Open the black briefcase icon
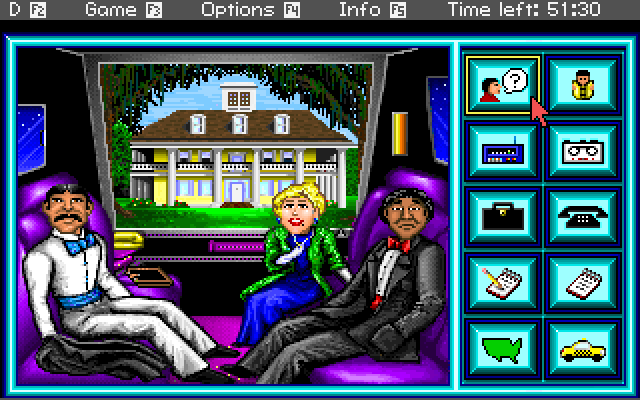Screen dimensions: 640x400 click(503, 216)
